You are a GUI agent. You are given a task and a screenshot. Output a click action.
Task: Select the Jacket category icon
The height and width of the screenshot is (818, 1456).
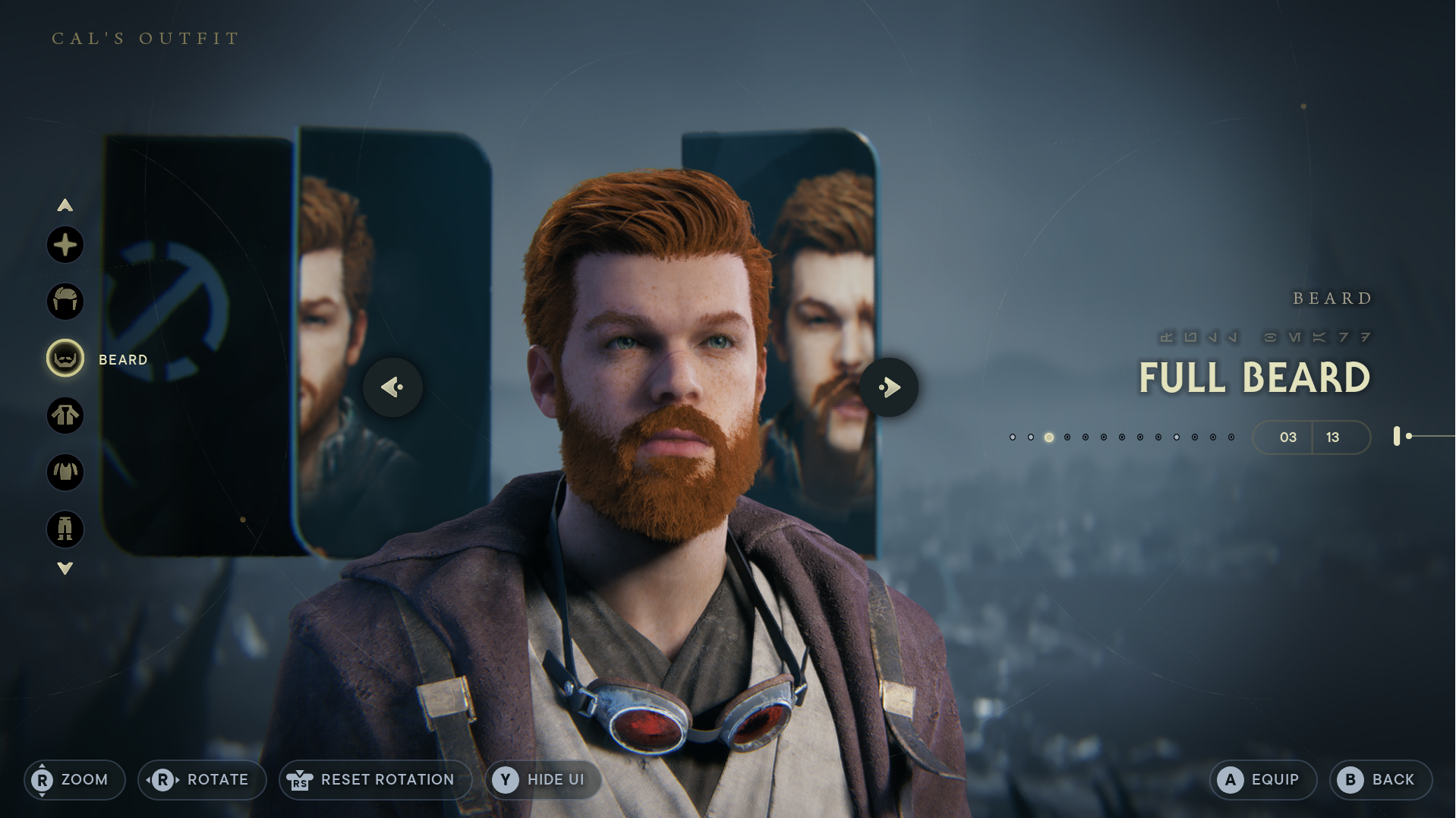(65, 416)
